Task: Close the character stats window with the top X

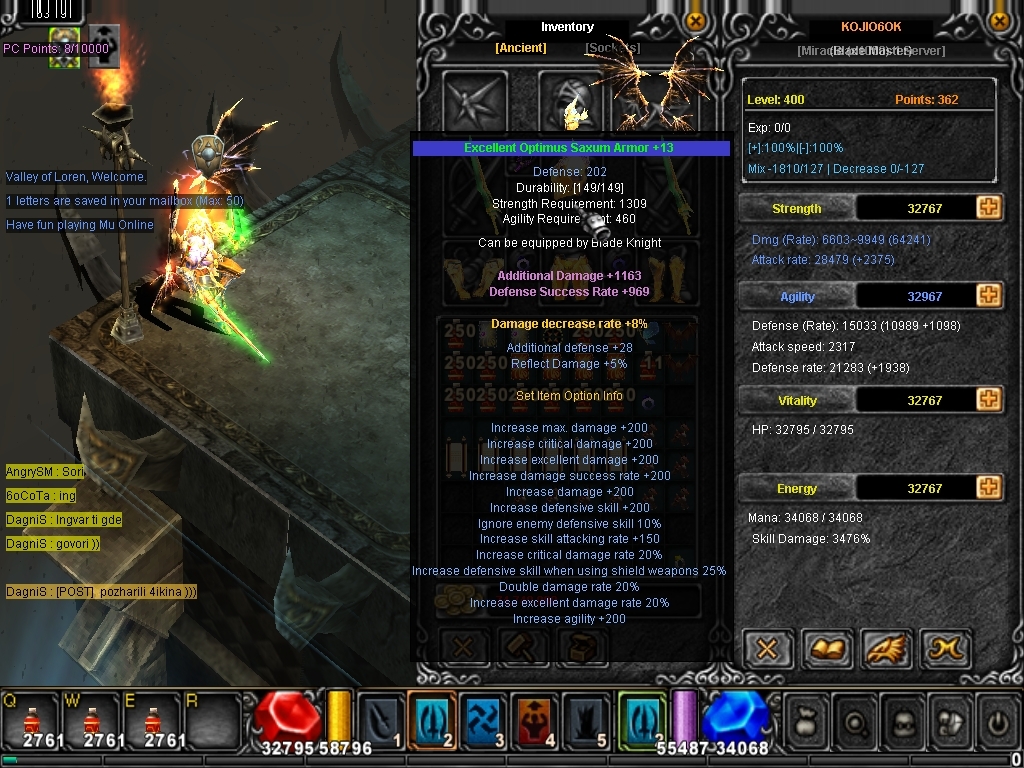Action: (x=998, y=21)
